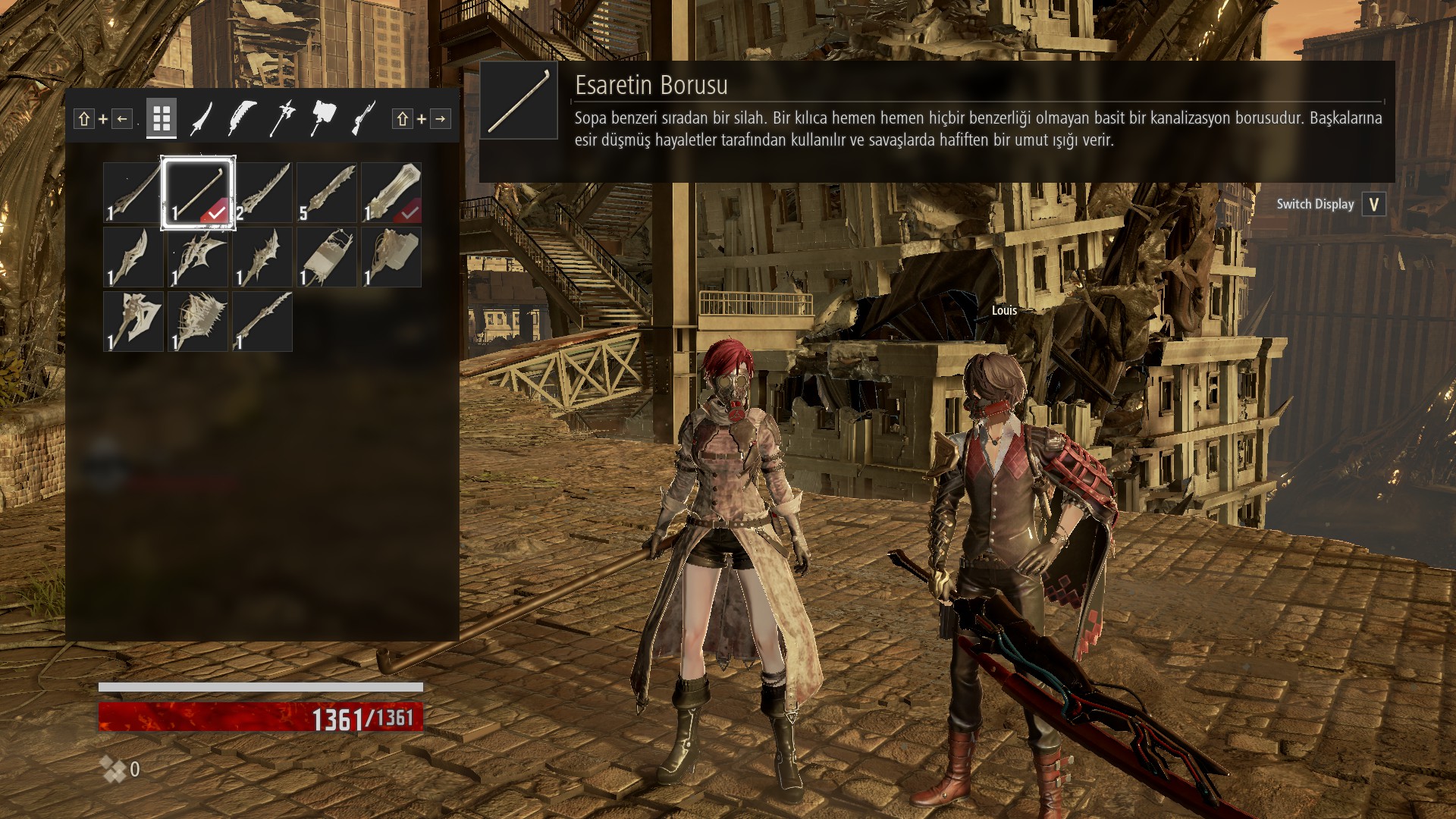Pick the blocky stone hammer slot

pos(391,257)
